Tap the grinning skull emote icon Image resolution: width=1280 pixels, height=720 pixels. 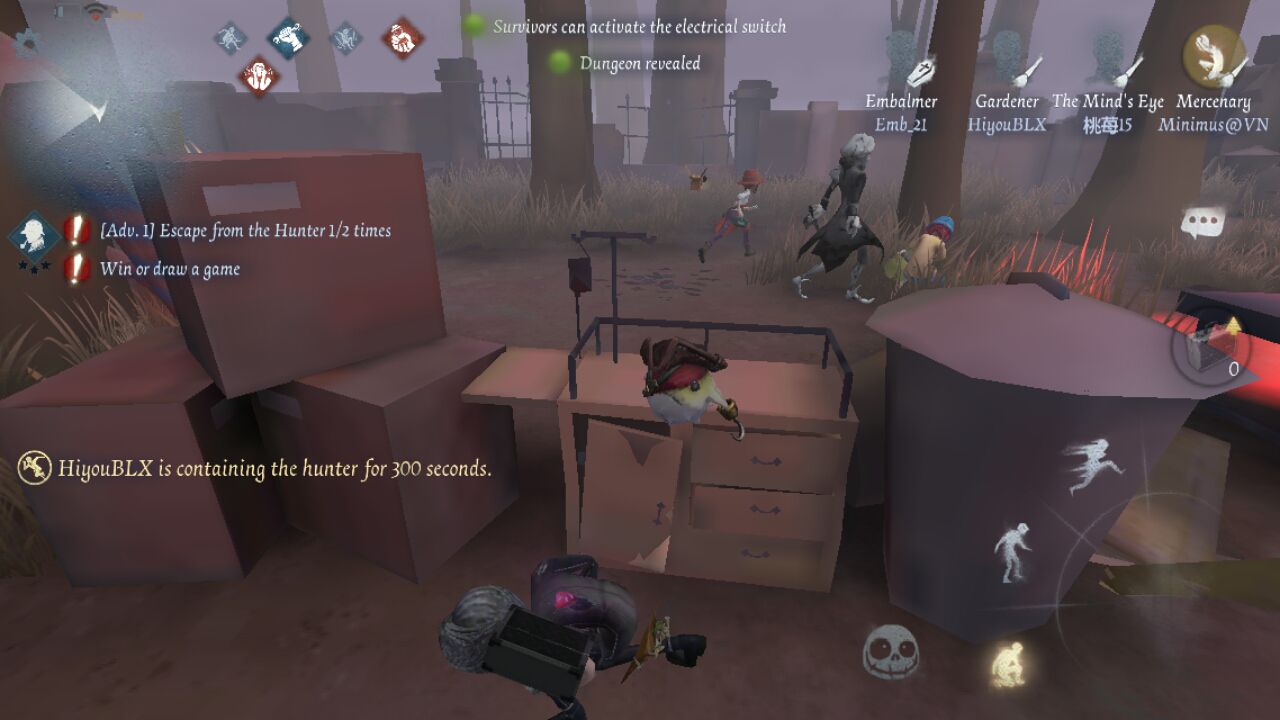(890, 652)
